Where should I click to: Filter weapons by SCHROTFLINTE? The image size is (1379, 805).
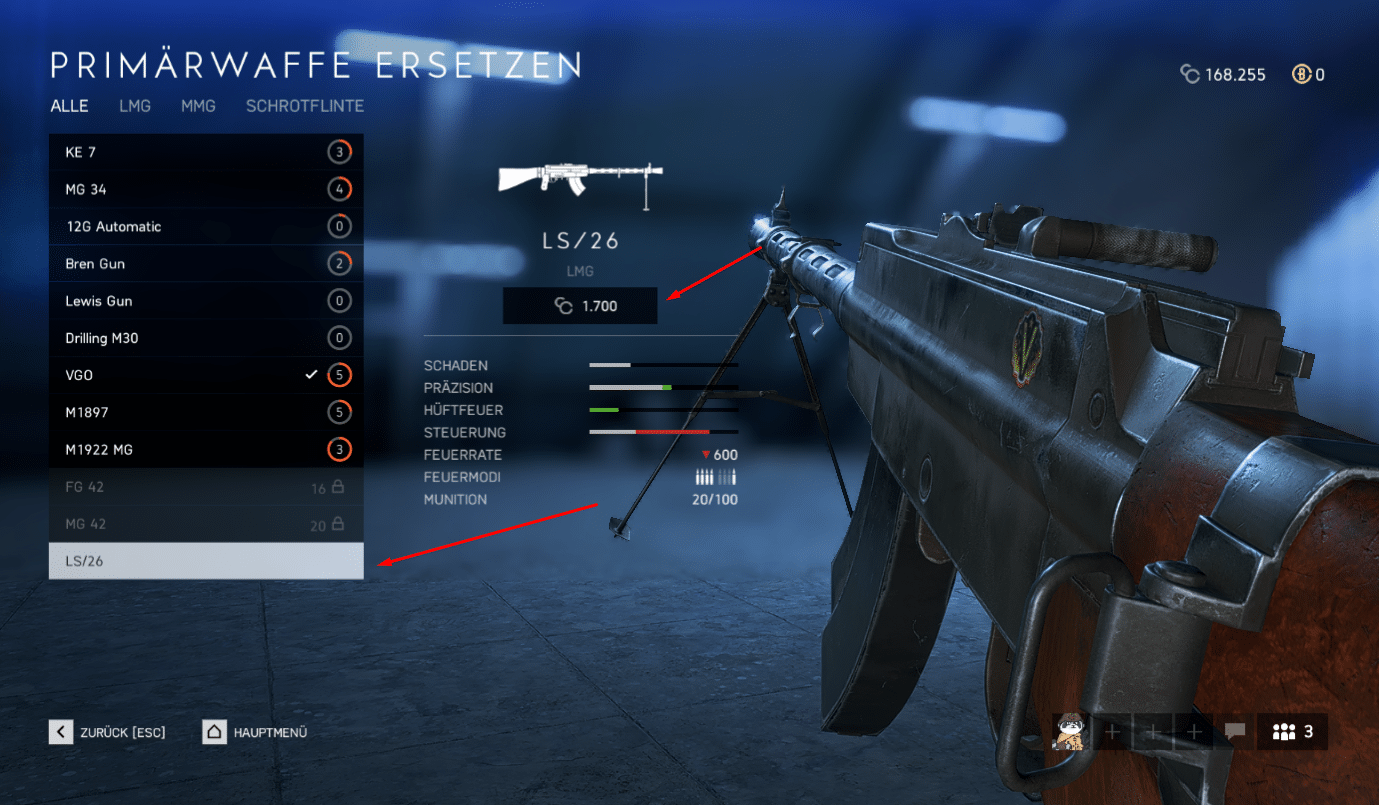pos(305,106)
